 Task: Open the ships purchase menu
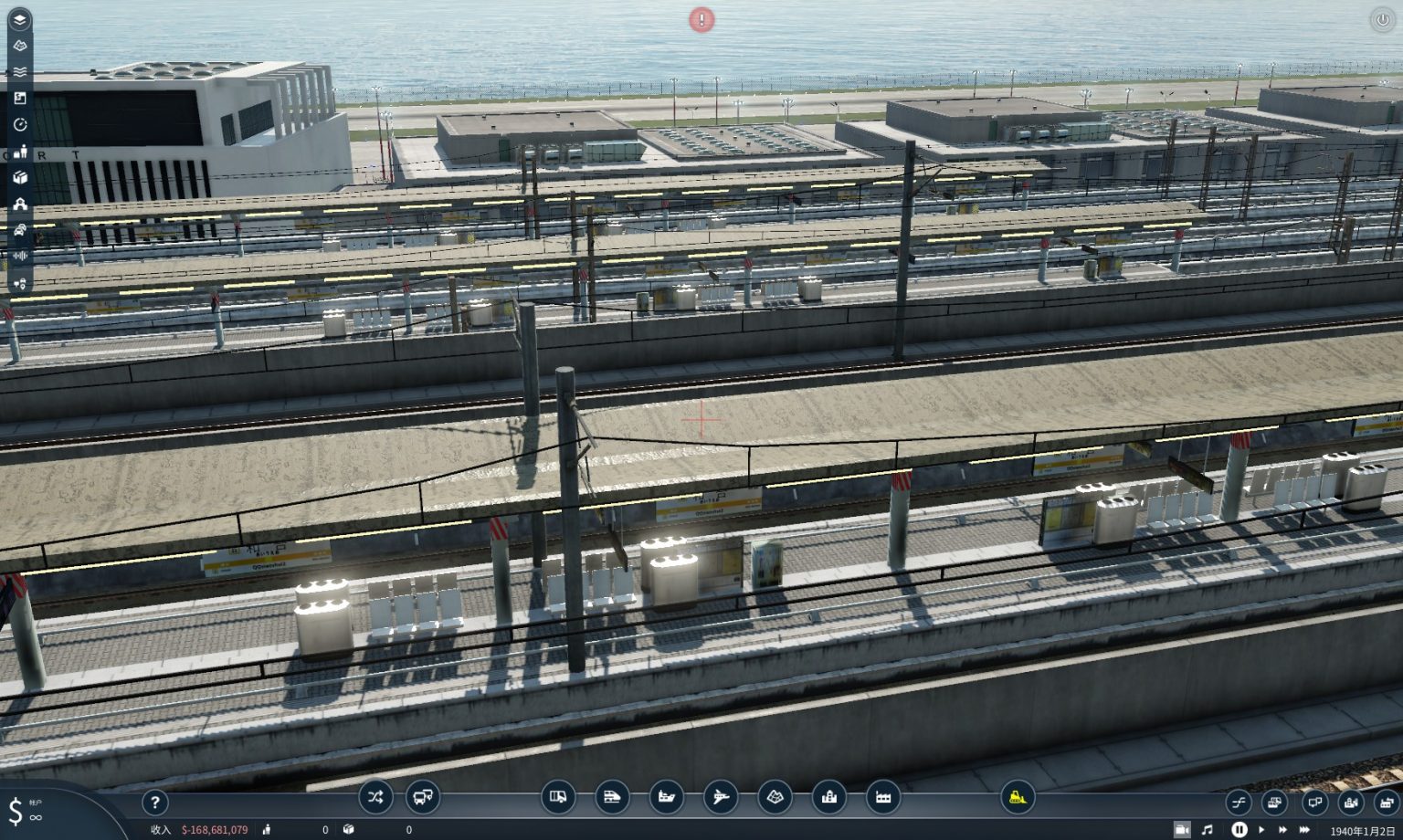[666, 797]
